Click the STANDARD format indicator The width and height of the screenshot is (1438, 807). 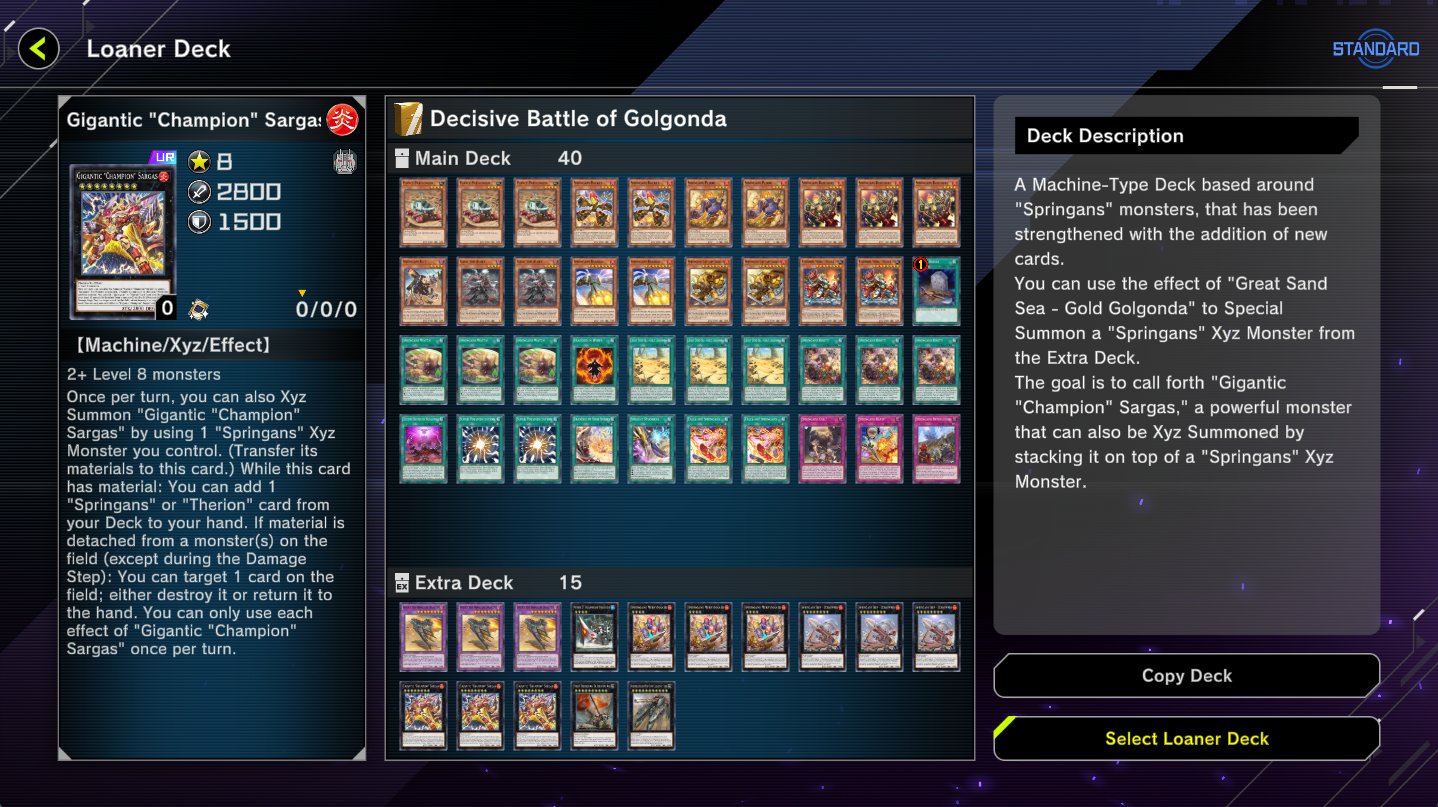tap(1375, 47)
